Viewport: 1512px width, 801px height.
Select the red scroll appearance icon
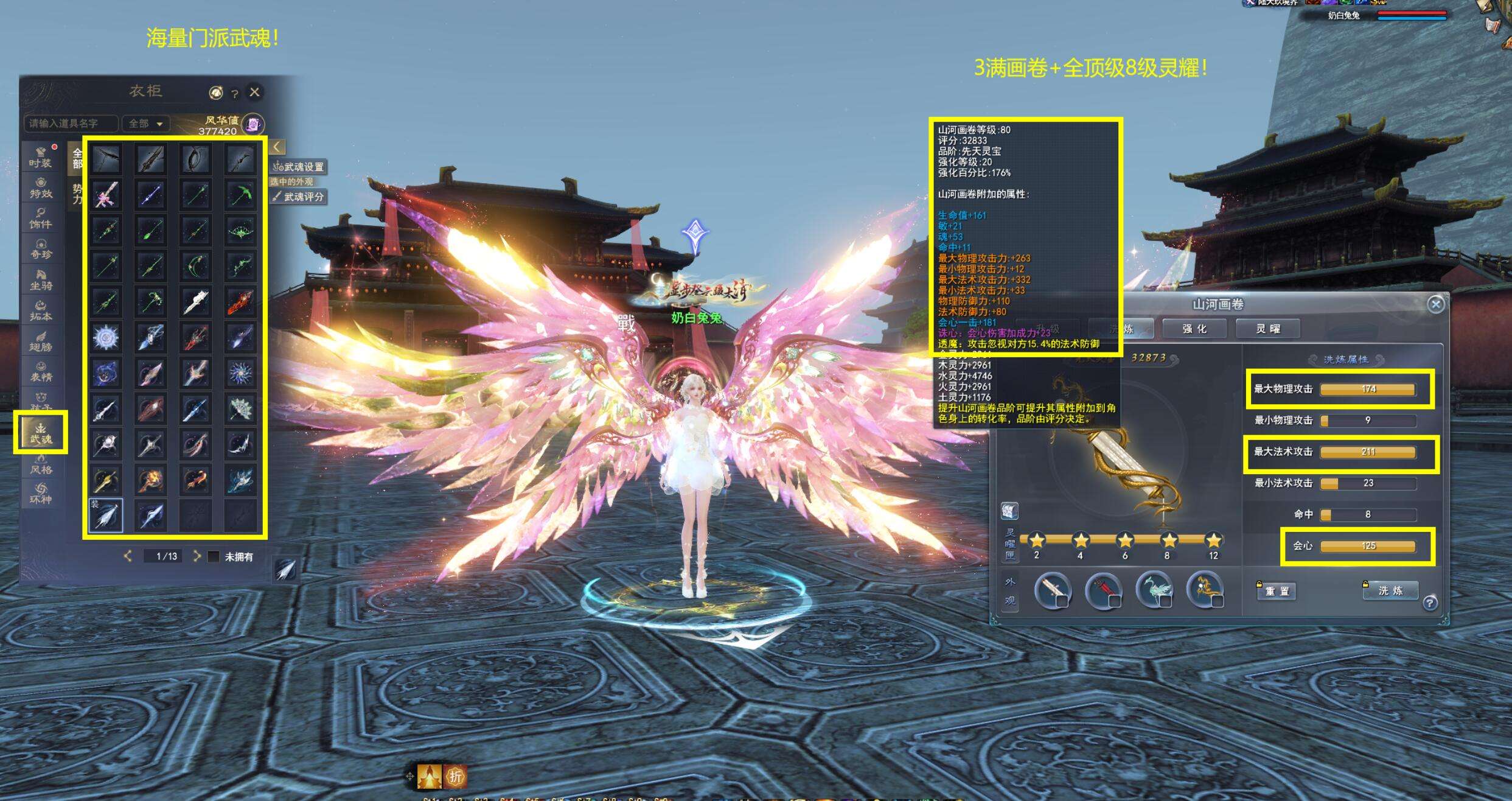point(1103,589)
